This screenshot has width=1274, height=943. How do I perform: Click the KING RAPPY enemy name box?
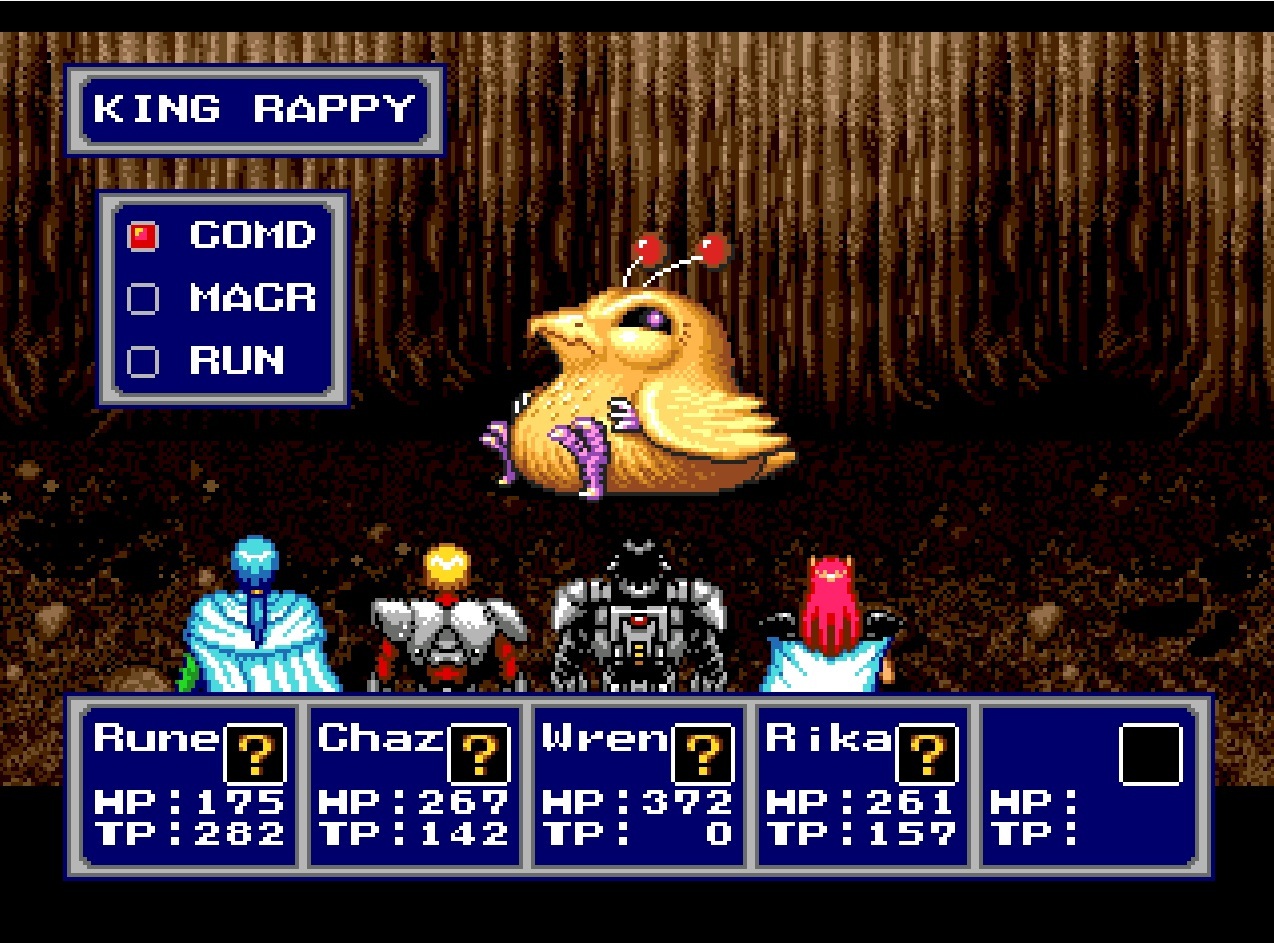[x=254, y=109]
